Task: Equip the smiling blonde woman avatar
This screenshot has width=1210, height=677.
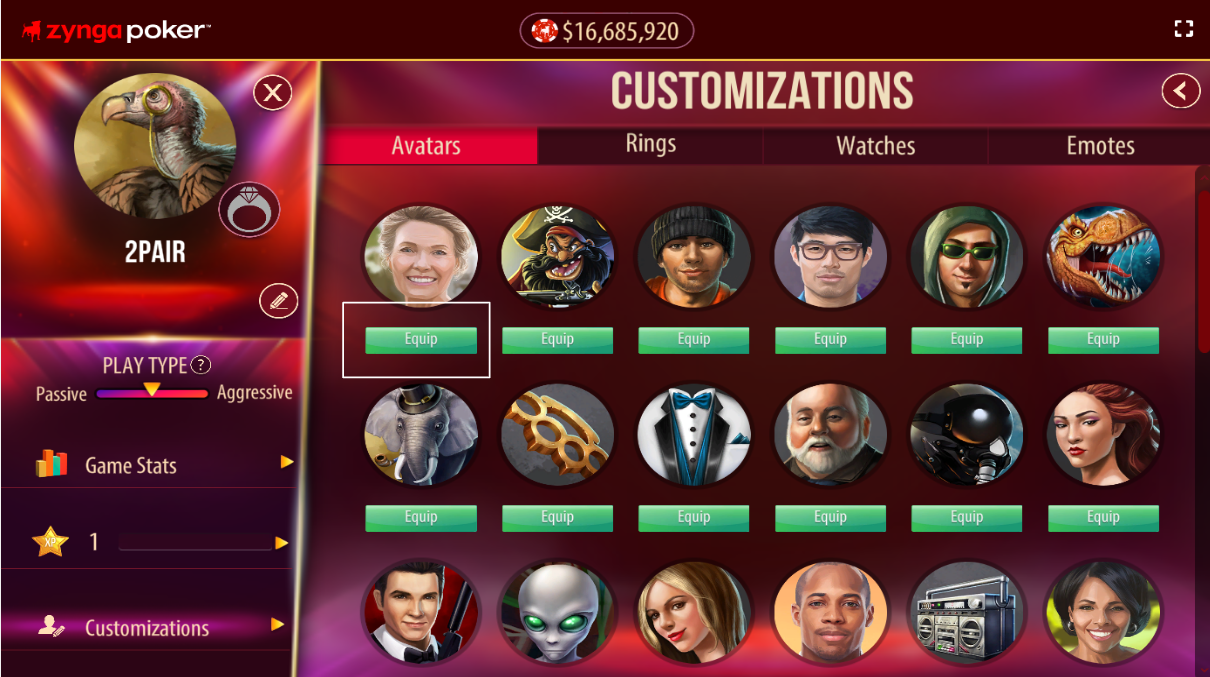Action: coord(421,340)
